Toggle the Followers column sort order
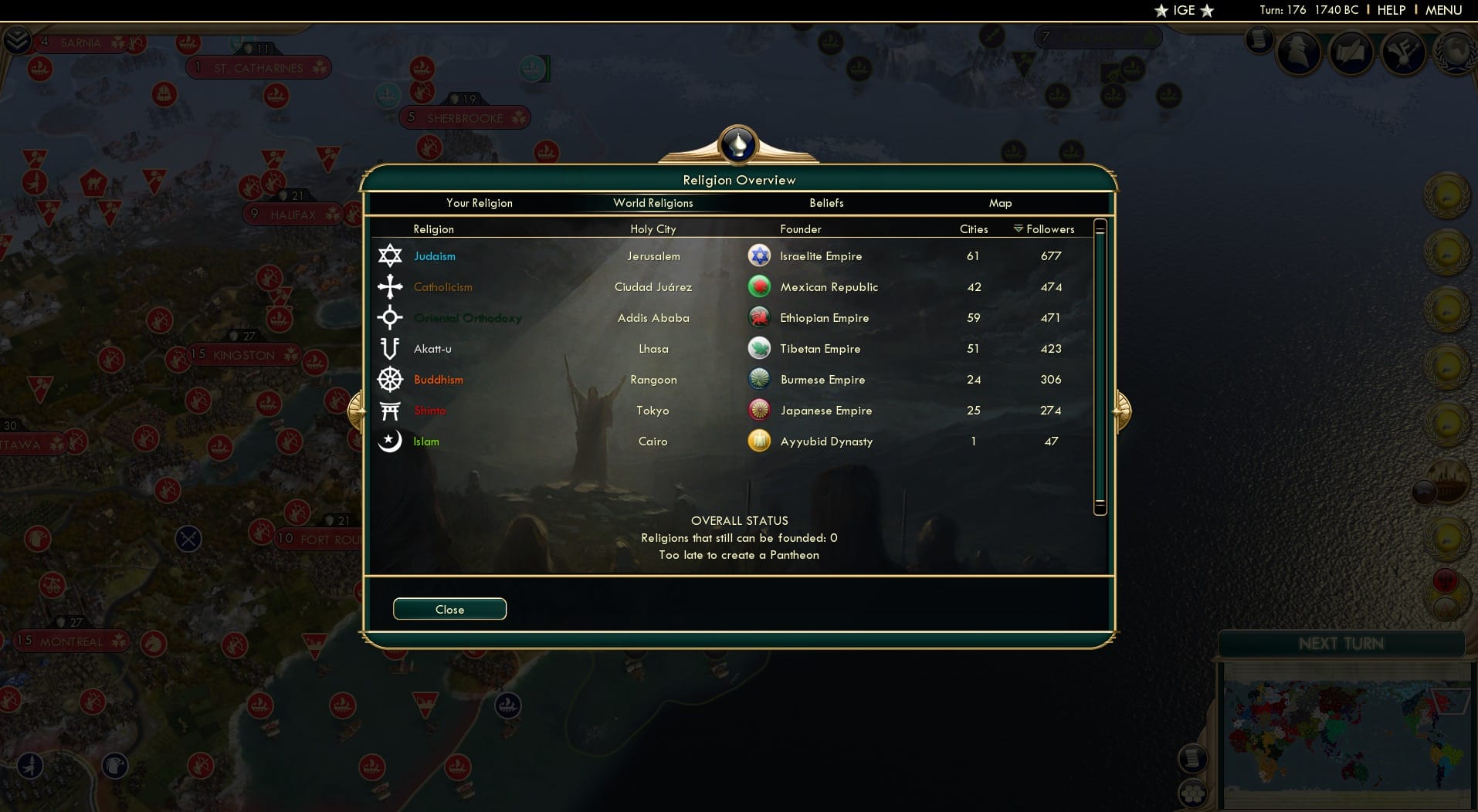Viewport: 1478px width, 812px height. (x=1047, y=228)
